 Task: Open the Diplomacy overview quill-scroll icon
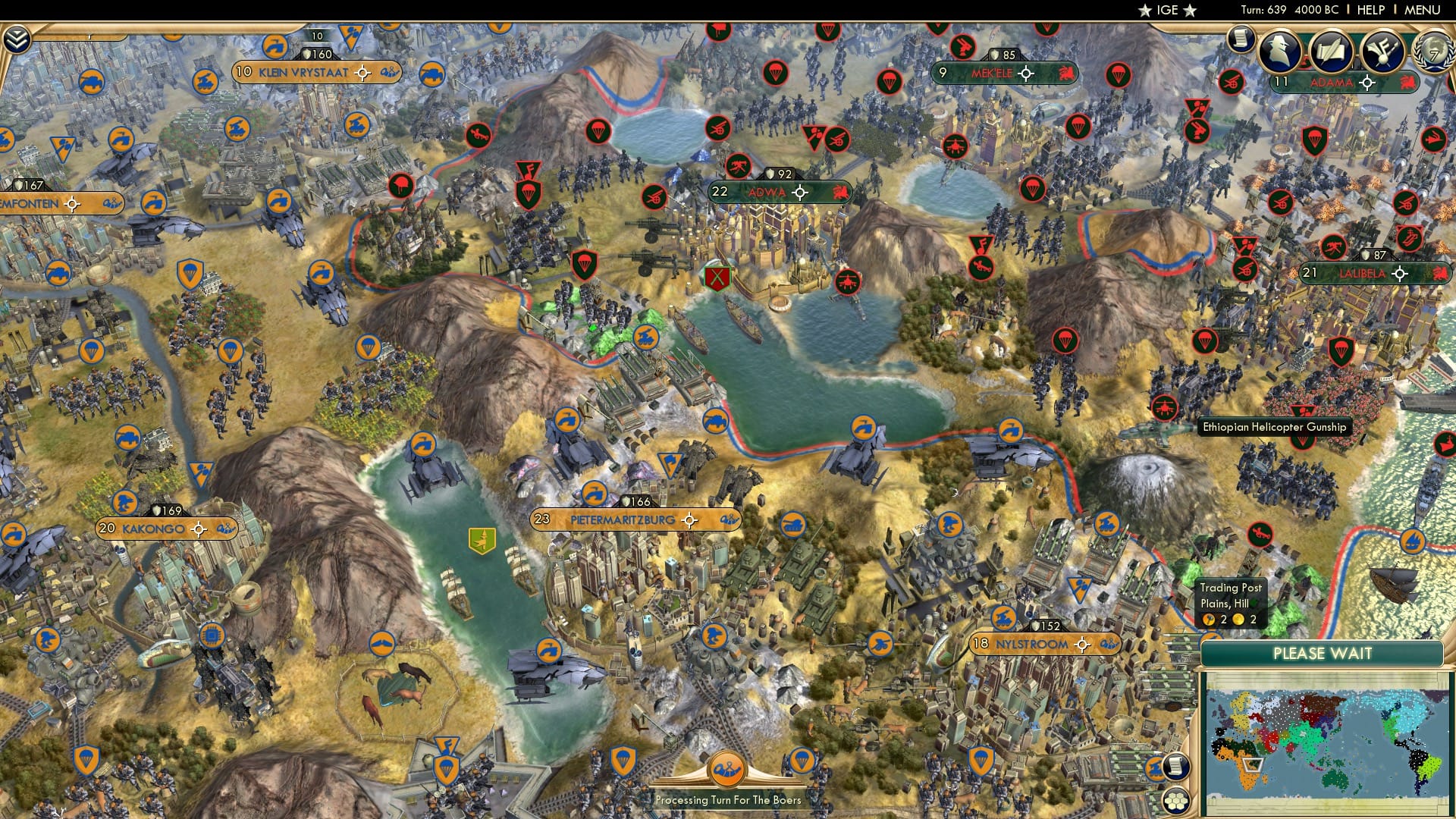pos(1332,52)
